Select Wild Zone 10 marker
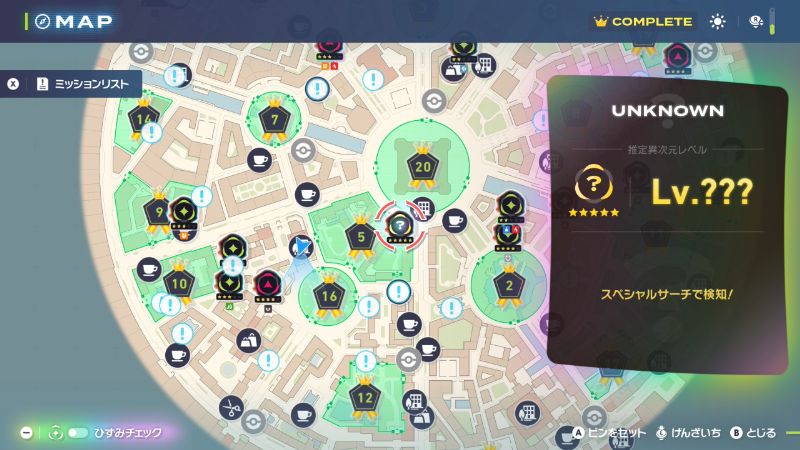The width and height of the screenshot is (800, 450). (179, 284)
